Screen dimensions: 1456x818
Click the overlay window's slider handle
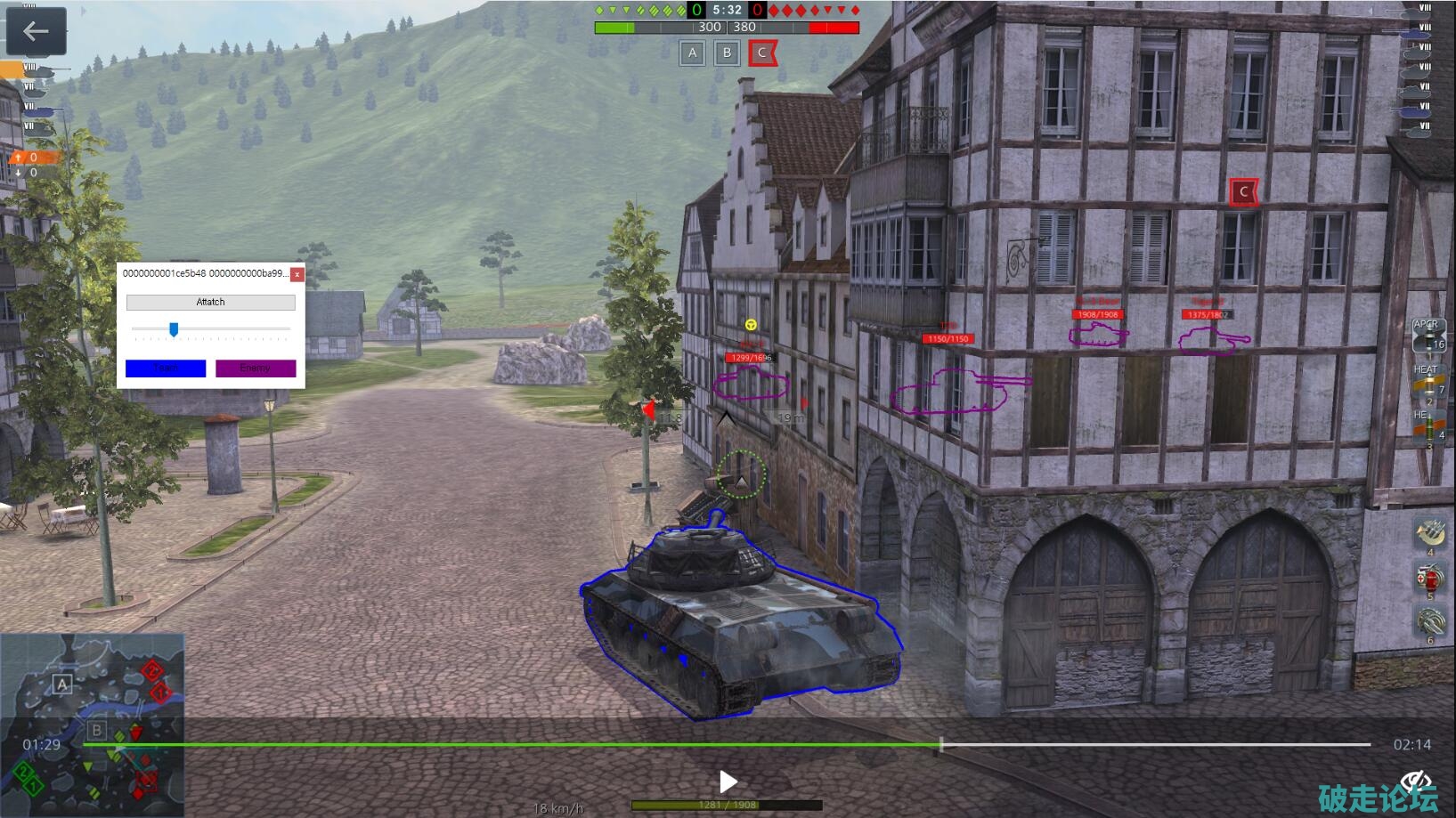174,330
